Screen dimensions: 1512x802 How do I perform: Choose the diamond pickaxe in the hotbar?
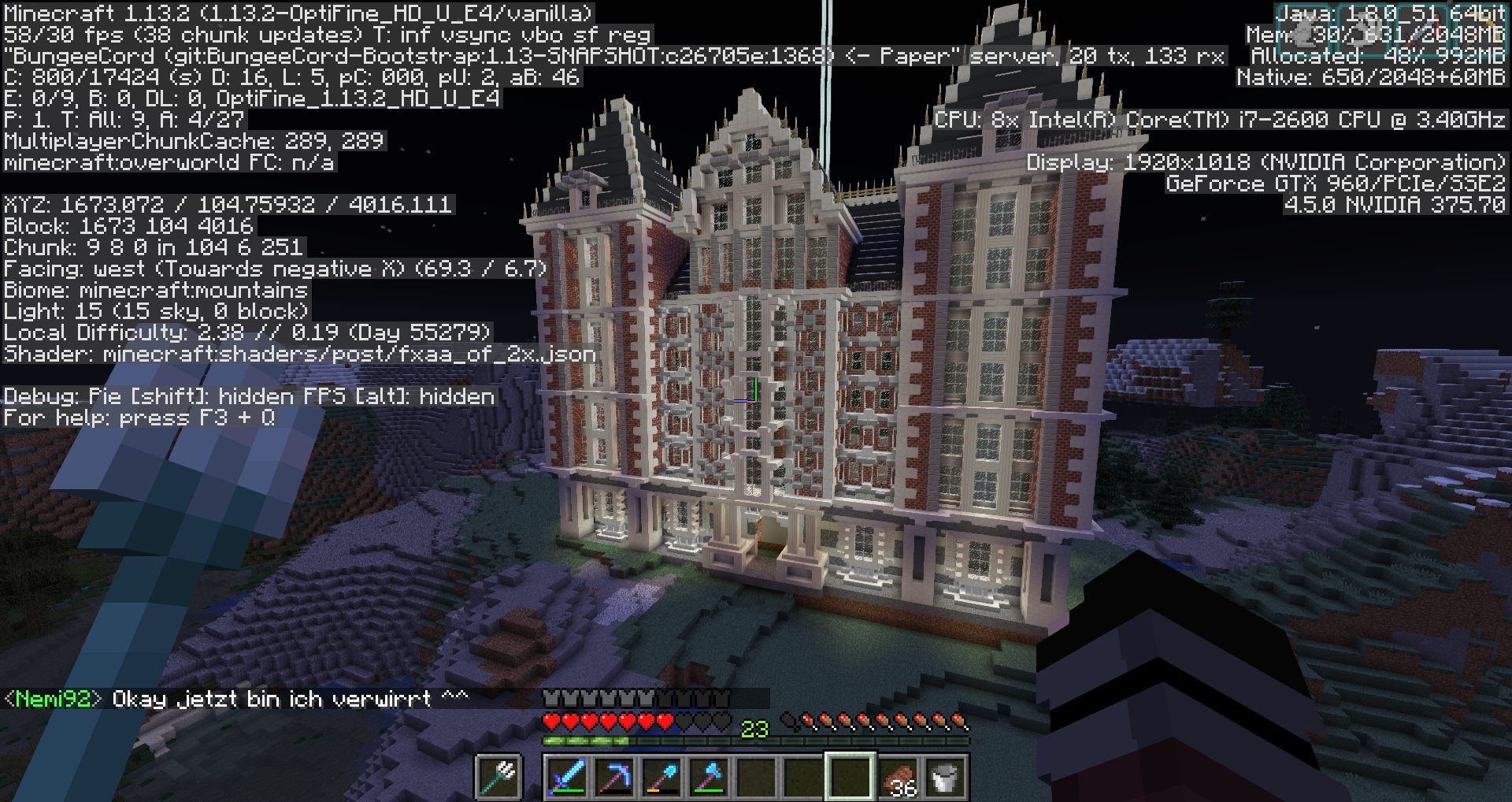tap(613, 777)
